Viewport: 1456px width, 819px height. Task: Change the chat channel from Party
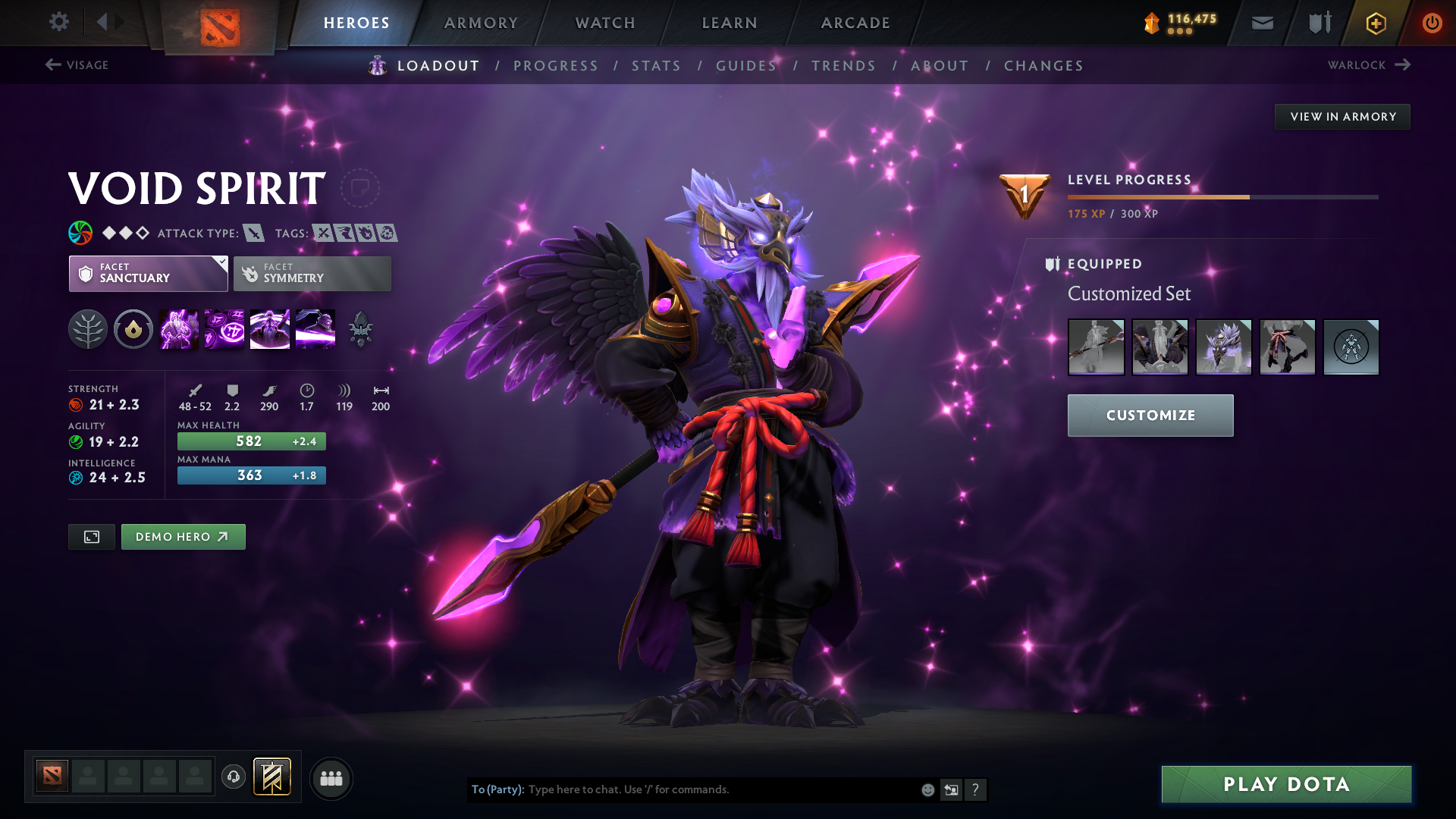(497, 789)
